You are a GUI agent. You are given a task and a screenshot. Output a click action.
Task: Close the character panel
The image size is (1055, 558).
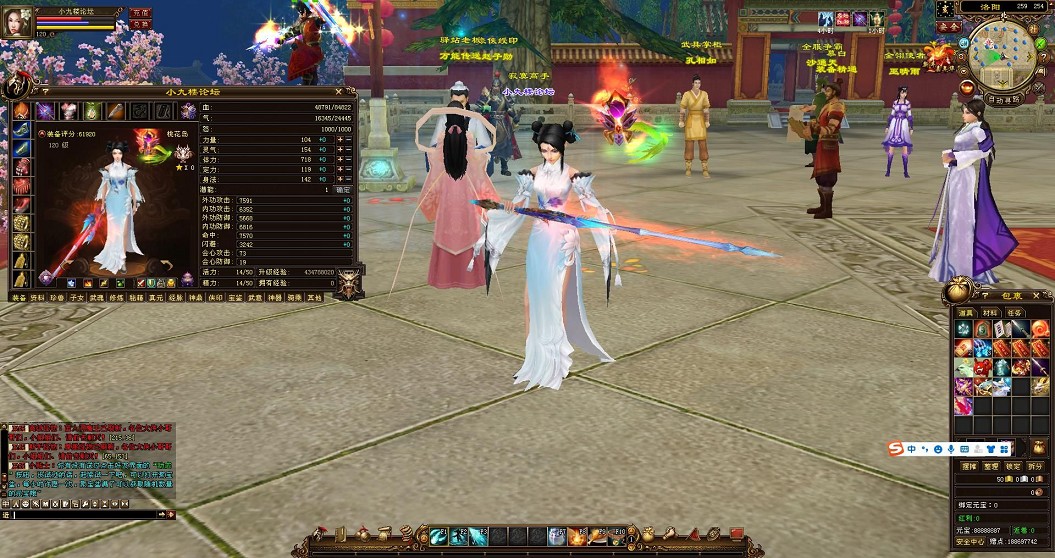338,91
